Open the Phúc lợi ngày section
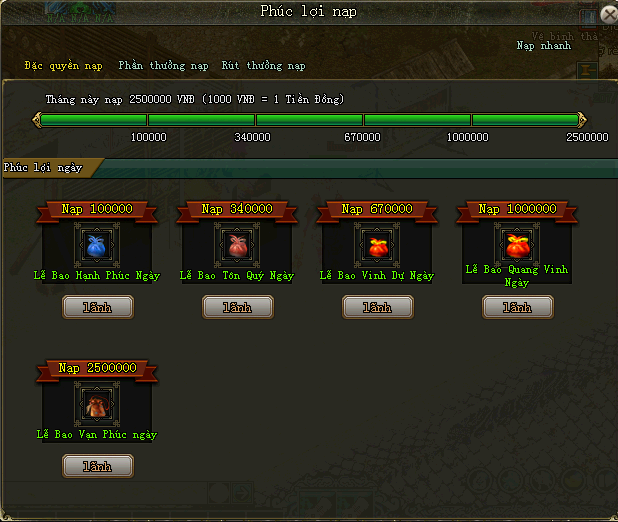The height and width of the screenshot is (522, 618). 43,167
